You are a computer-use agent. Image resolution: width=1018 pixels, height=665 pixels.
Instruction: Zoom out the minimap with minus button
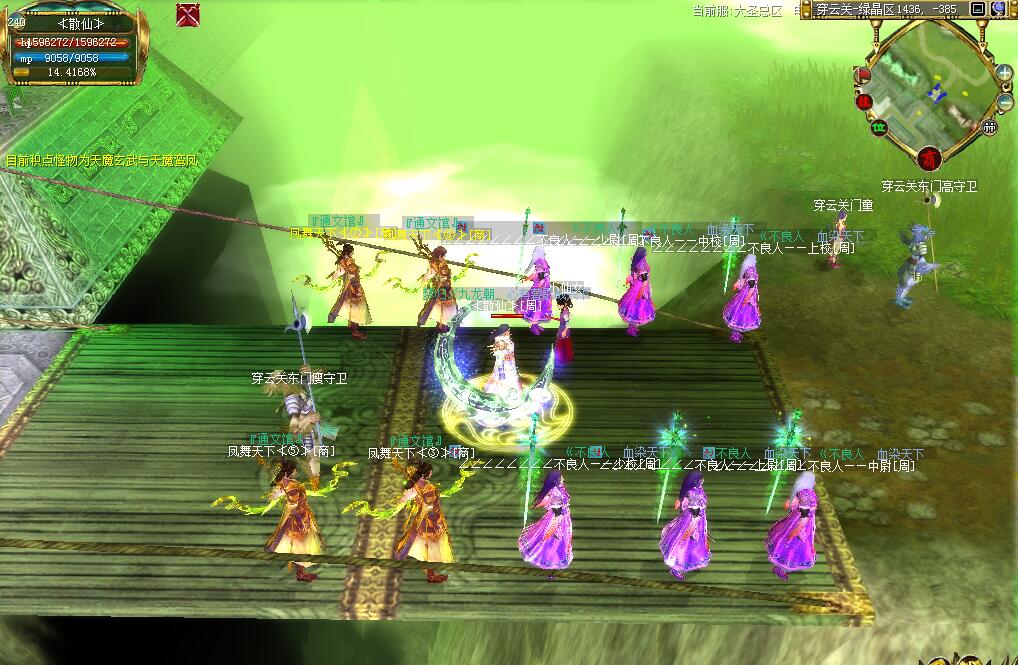coord(1004,101)
